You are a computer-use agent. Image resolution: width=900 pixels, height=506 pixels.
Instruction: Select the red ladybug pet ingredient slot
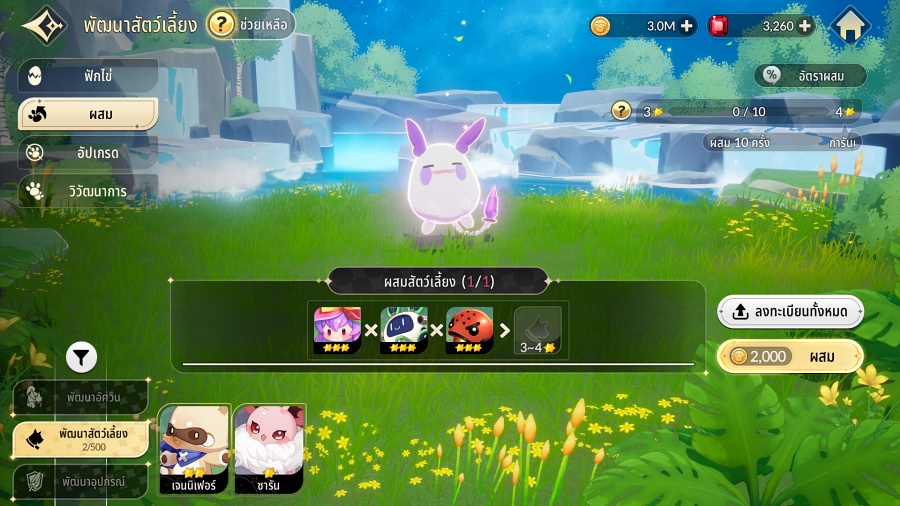[x=470, y=329]
